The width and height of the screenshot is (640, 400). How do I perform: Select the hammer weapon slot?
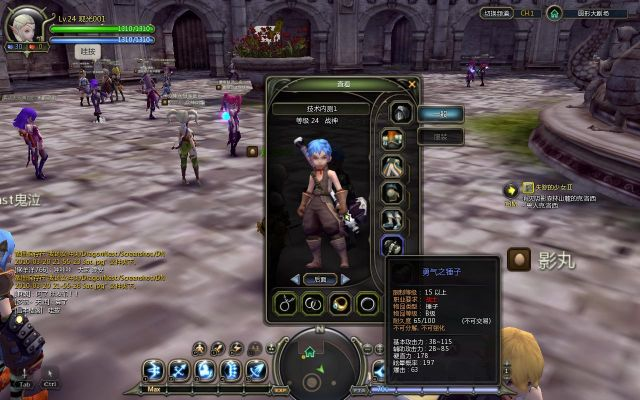pos(392,246)
